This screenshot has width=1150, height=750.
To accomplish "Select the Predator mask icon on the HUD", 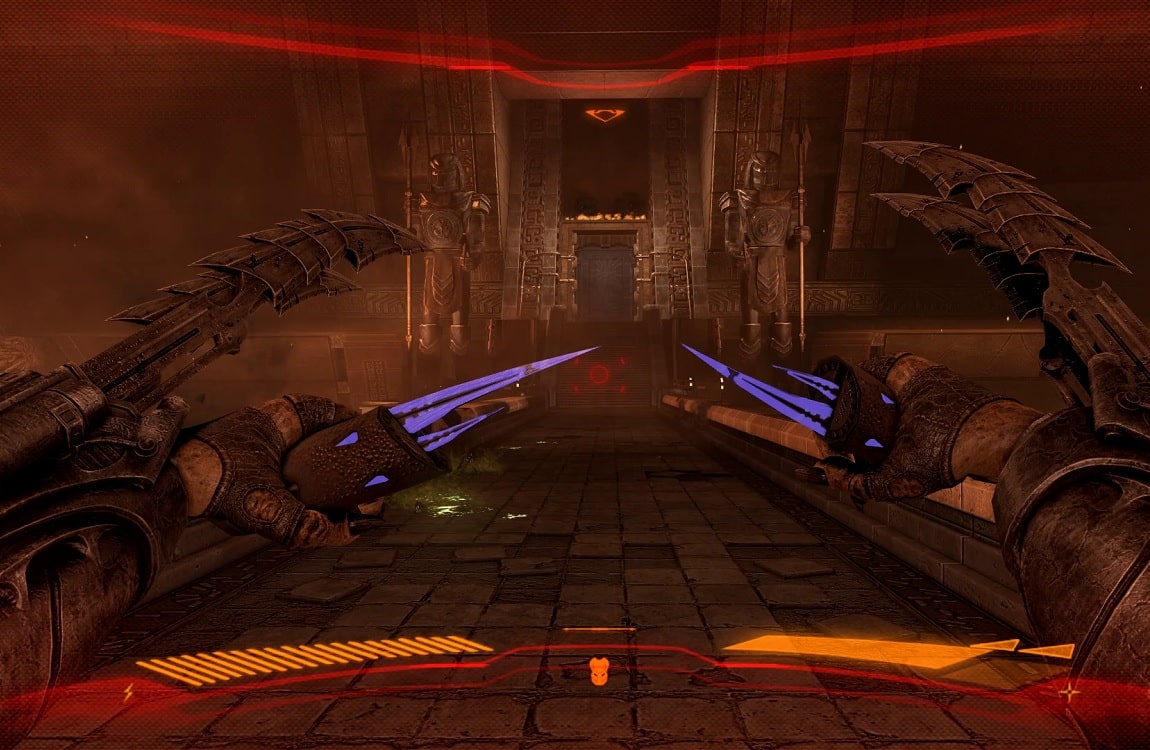I will click(x=599, y=670).
